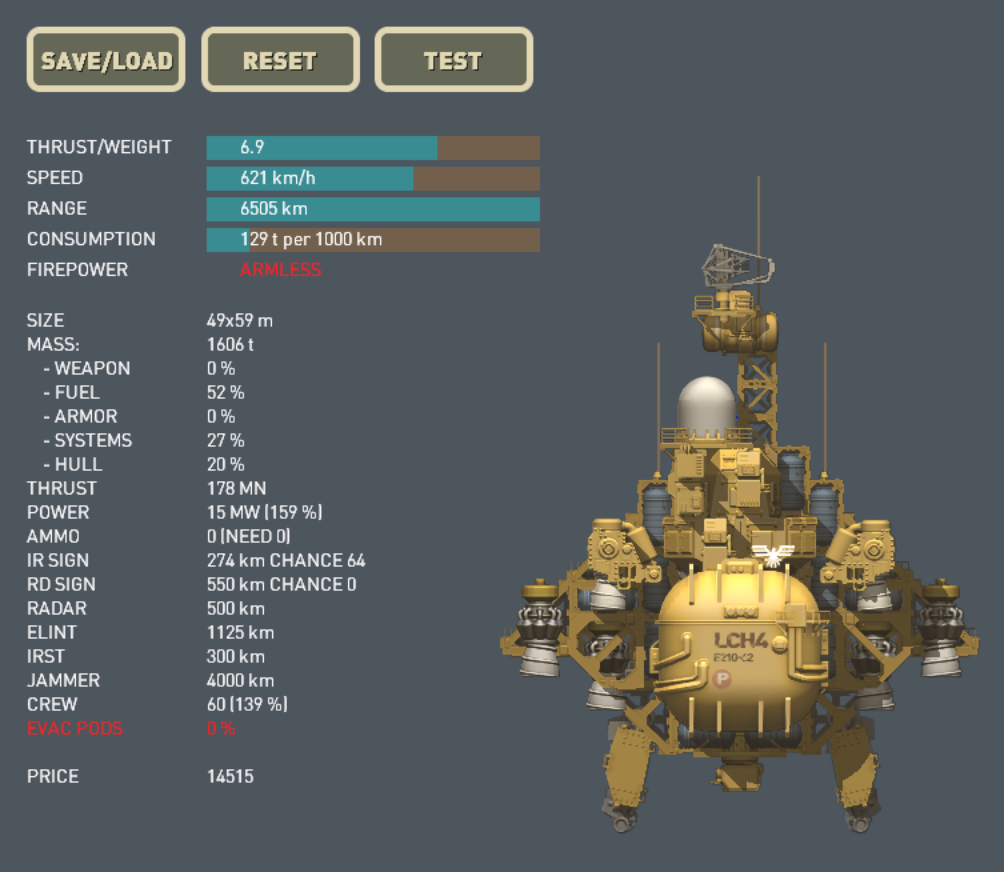The image size is (1004, 872).
Task: Click the RESET button
Action: point(280,60)
